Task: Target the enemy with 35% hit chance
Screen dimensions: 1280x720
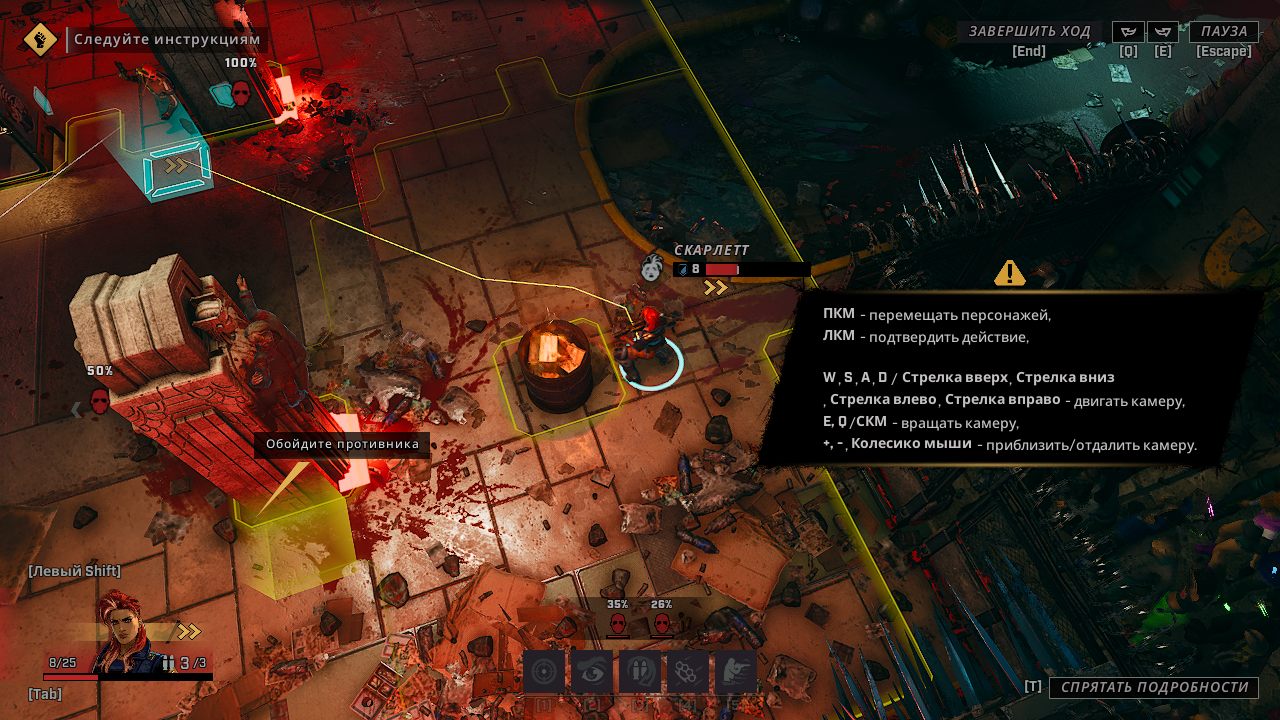Action: [617, 625]
